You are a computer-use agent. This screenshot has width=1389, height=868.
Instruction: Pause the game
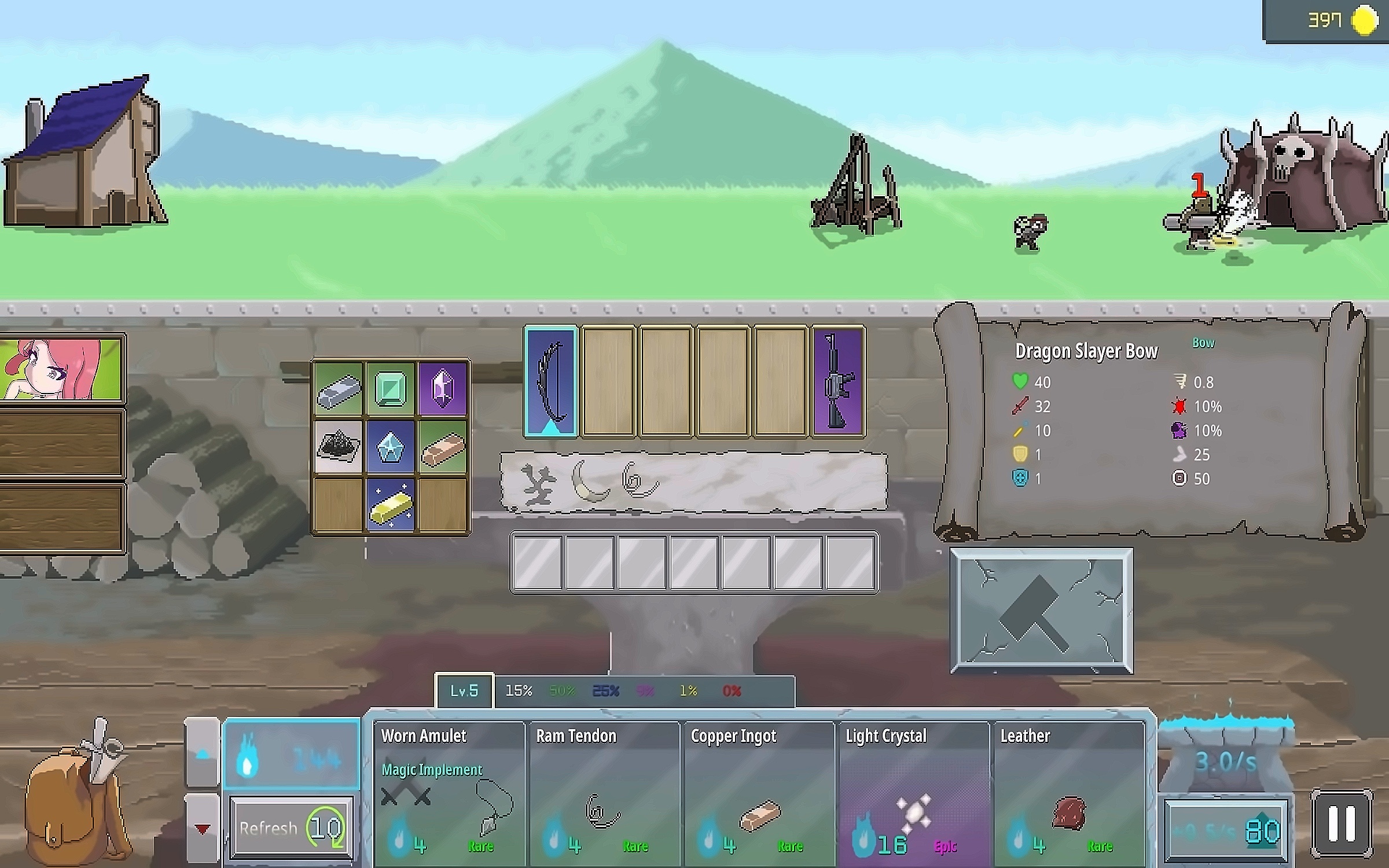tap(1341, 824)
